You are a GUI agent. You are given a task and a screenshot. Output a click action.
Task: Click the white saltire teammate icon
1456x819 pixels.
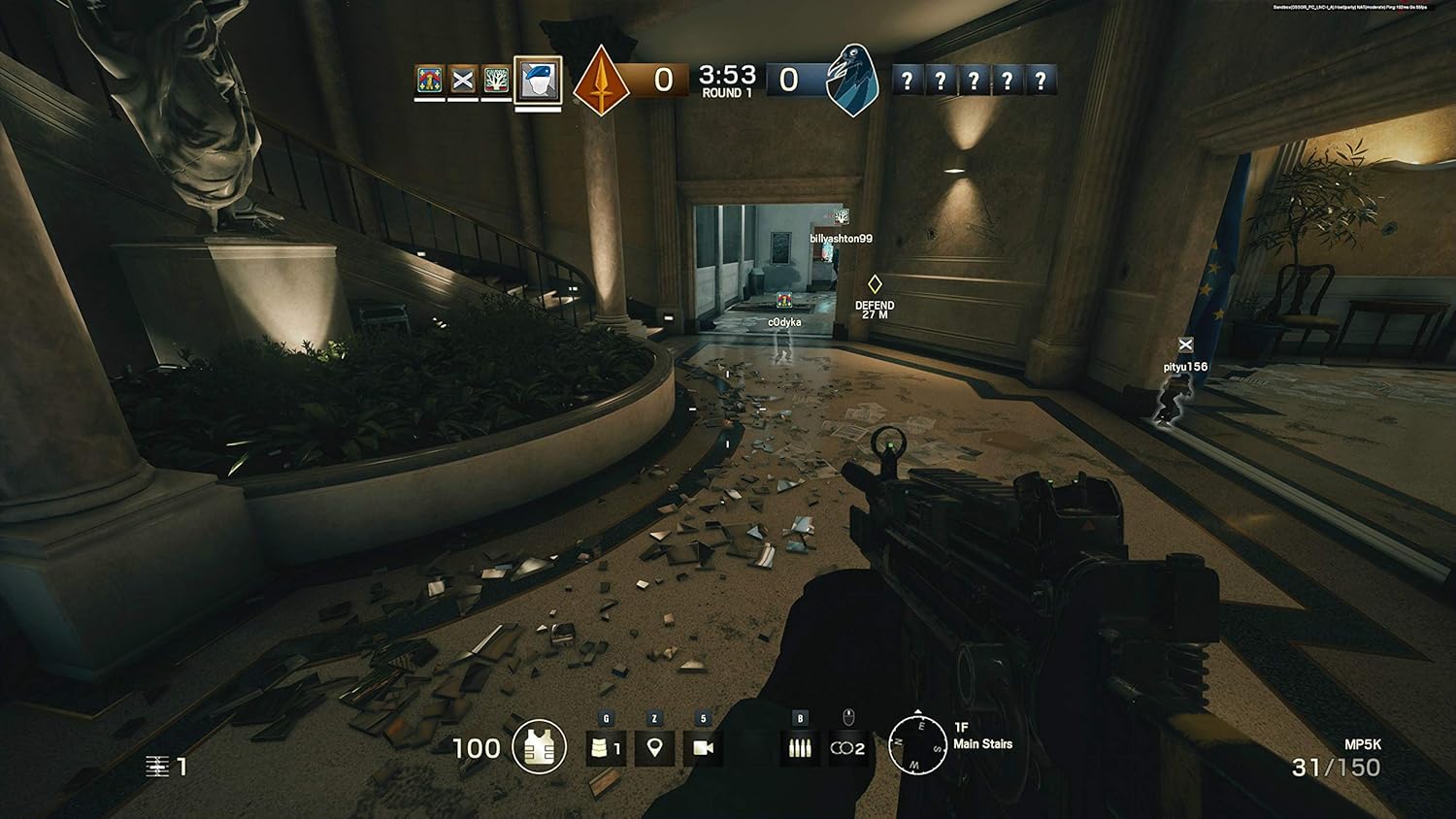463,79
